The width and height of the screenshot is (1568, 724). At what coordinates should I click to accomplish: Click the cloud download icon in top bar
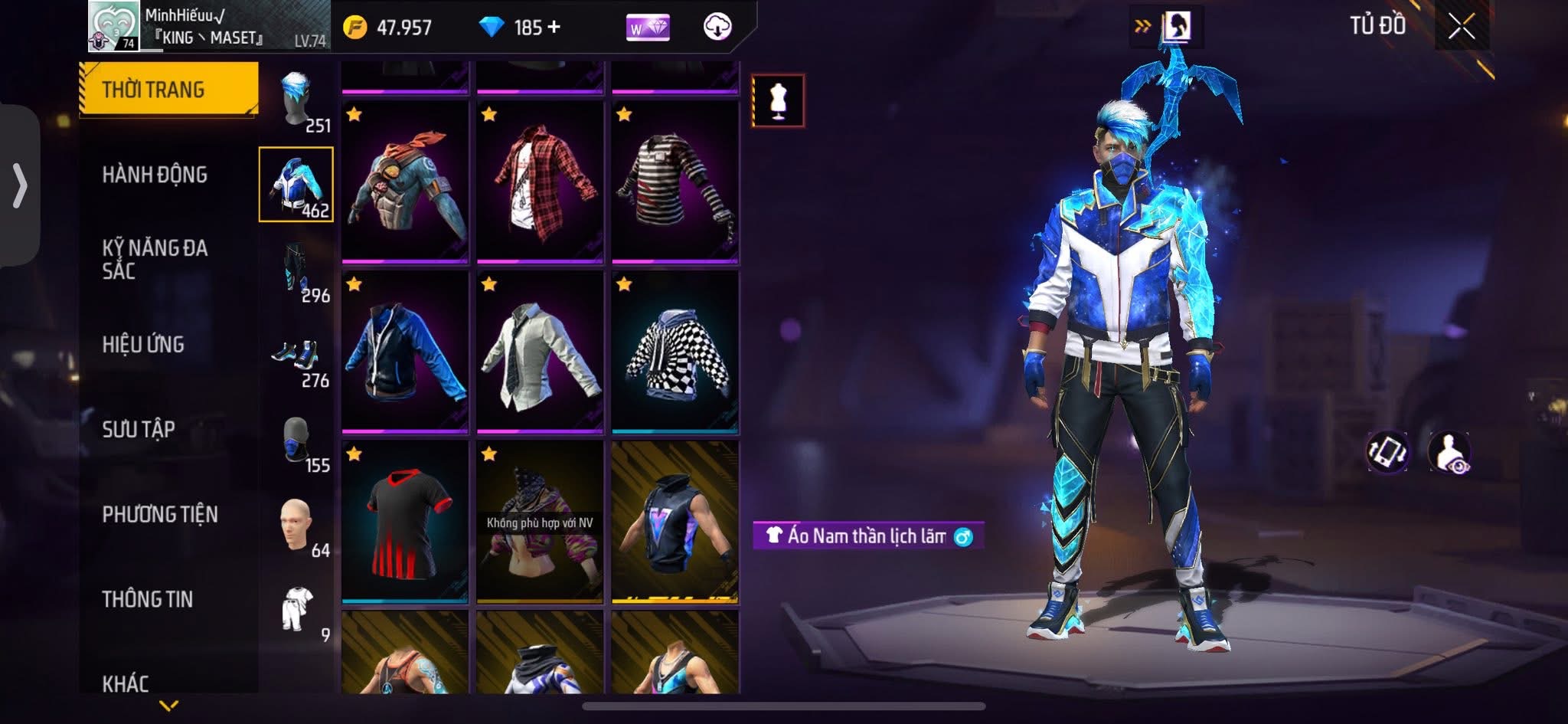pyautogui.click(x=717, y=25)
